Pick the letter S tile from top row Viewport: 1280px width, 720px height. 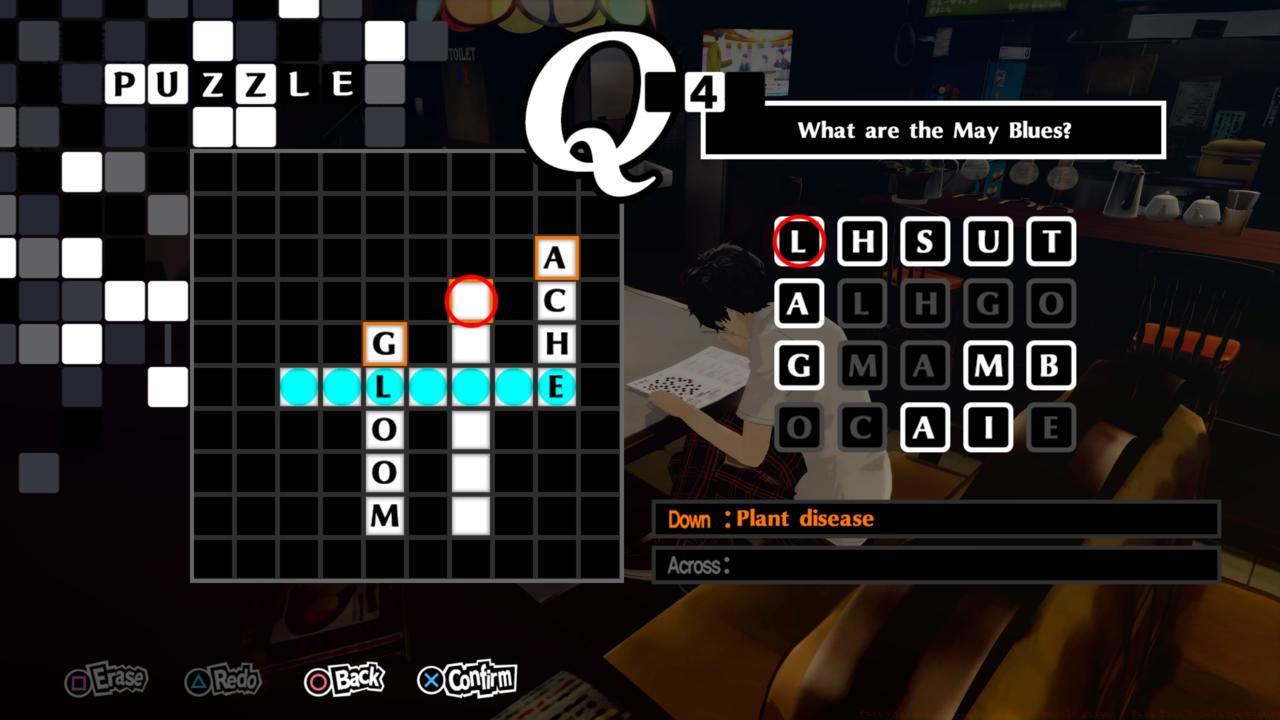point(925,240)
